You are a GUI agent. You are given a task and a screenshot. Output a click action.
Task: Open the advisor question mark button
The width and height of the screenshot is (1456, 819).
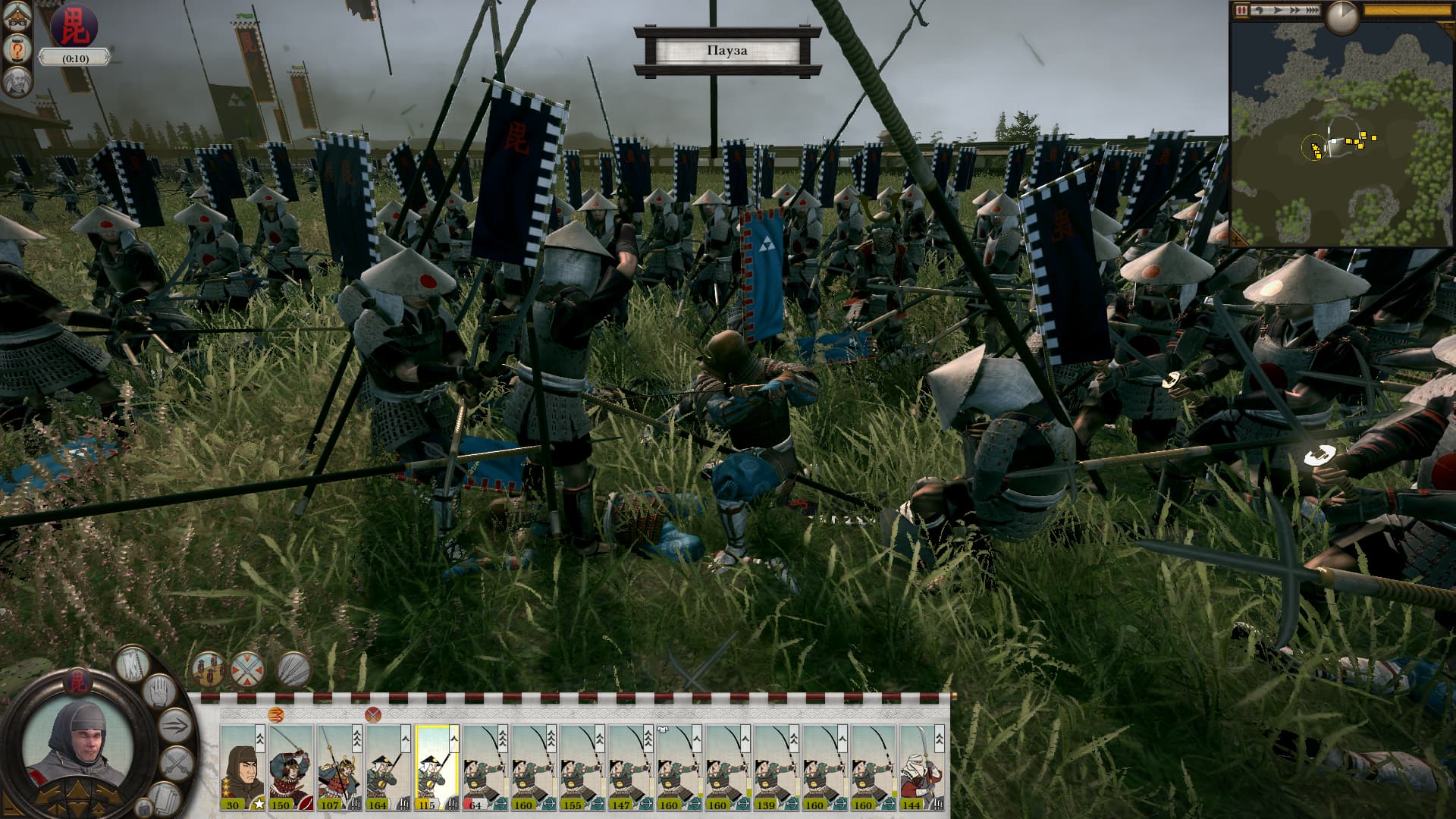17,49
